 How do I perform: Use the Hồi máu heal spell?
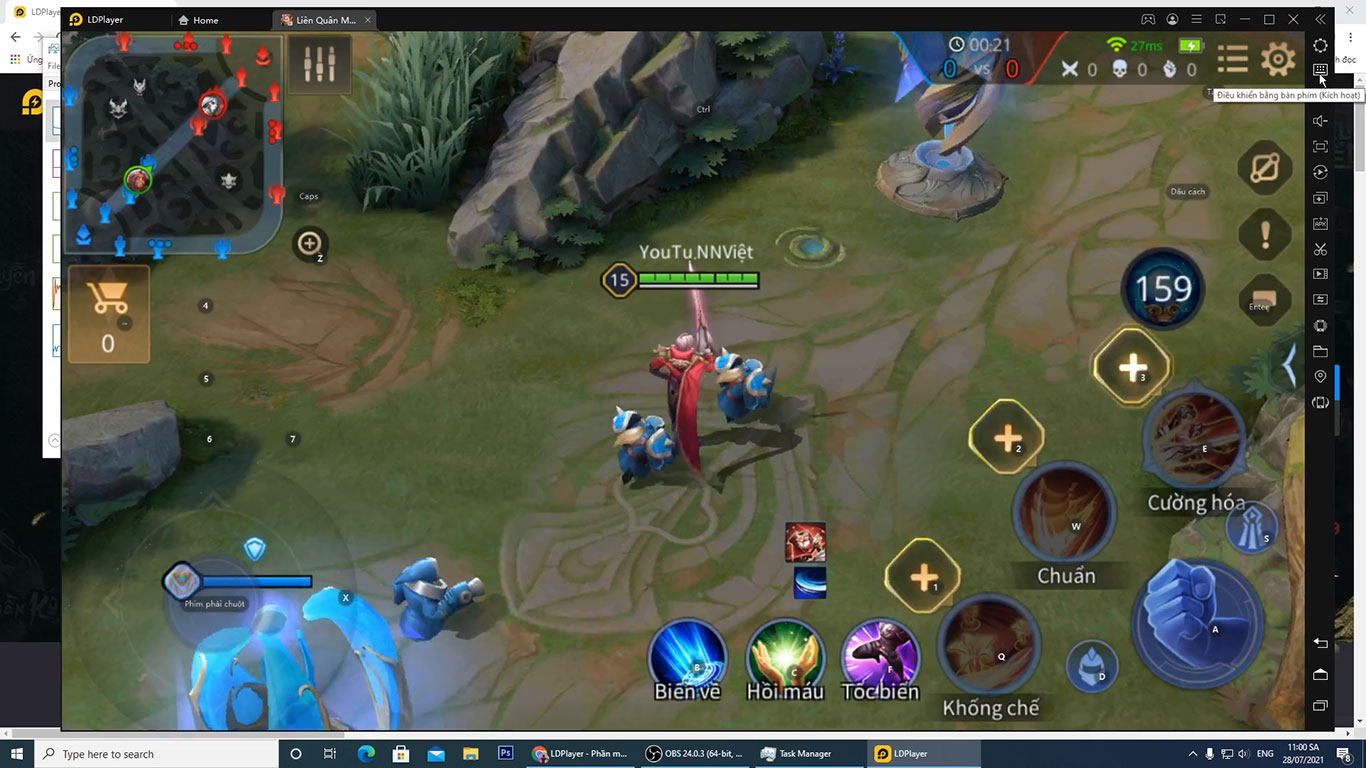pos(784,657)
